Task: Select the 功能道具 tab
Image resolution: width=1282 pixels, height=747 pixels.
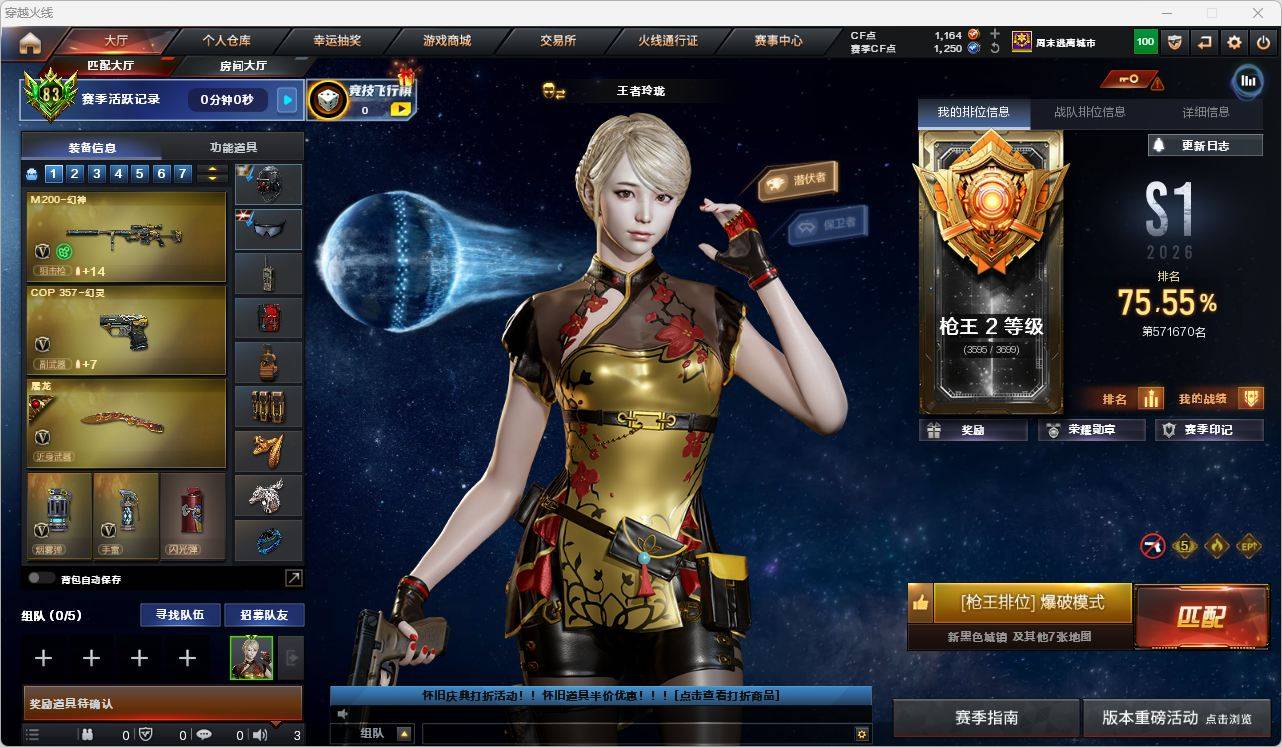Action: tap(233, 147)
